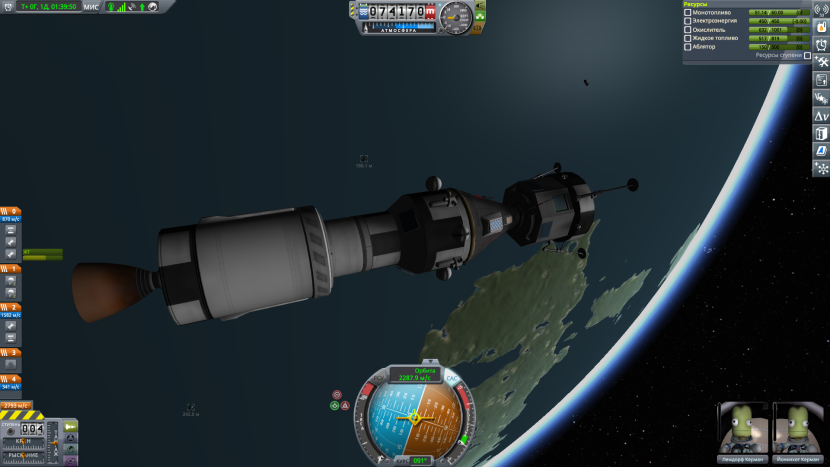Tick the Окислитель resource checkbox
Image resolution: width=830 pixels, height=467 pixels.
(x=687, y=29)
